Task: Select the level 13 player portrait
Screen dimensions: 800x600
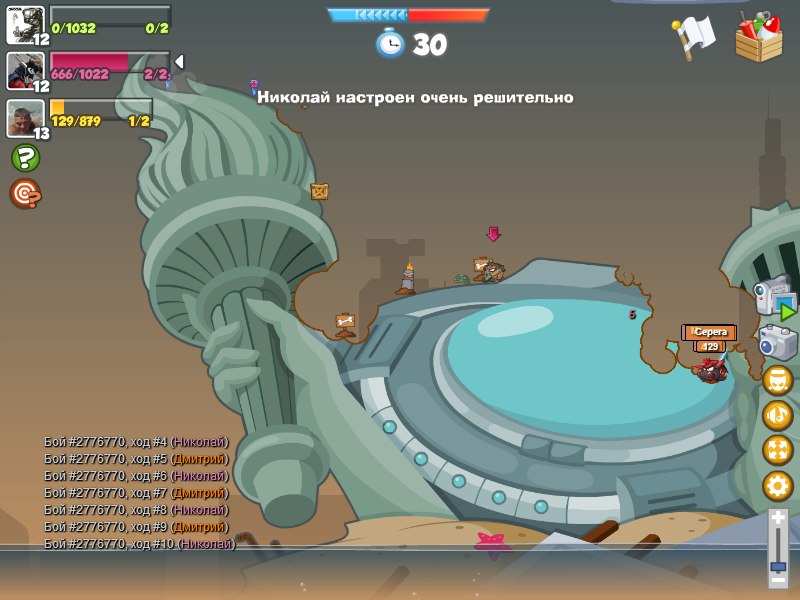Action: pos(25,118)
